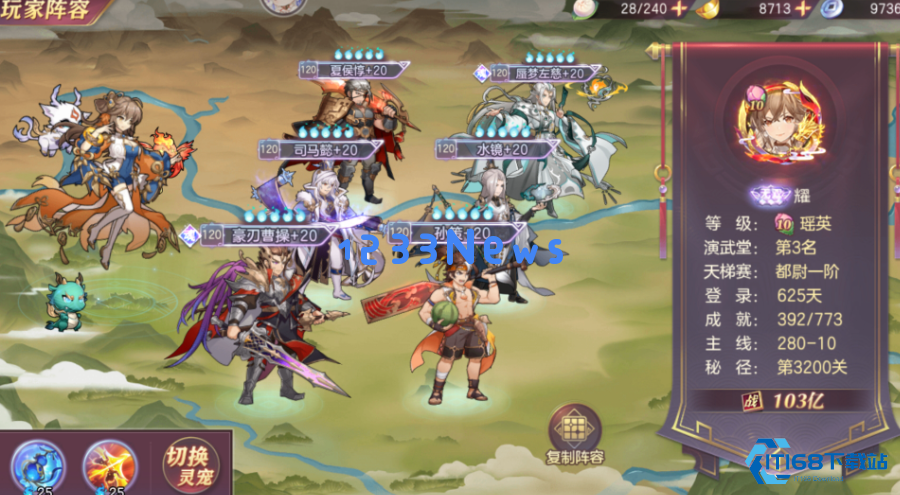Select hero 司马懿+20 in the lineup

click(322, 150)
